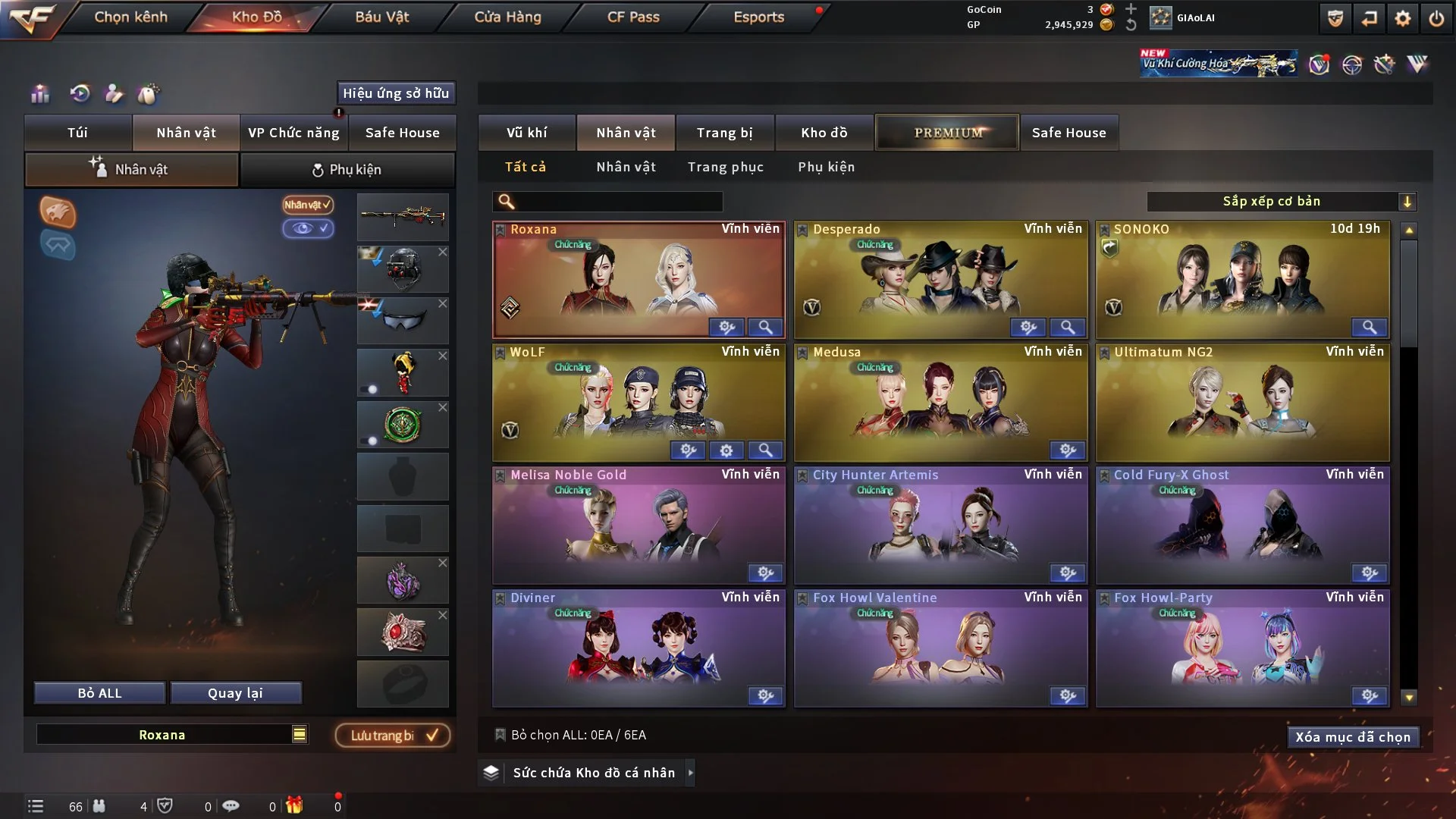Select the Vũ khí inventory tab
This screenshot has width=1456, height=819.
526,133
